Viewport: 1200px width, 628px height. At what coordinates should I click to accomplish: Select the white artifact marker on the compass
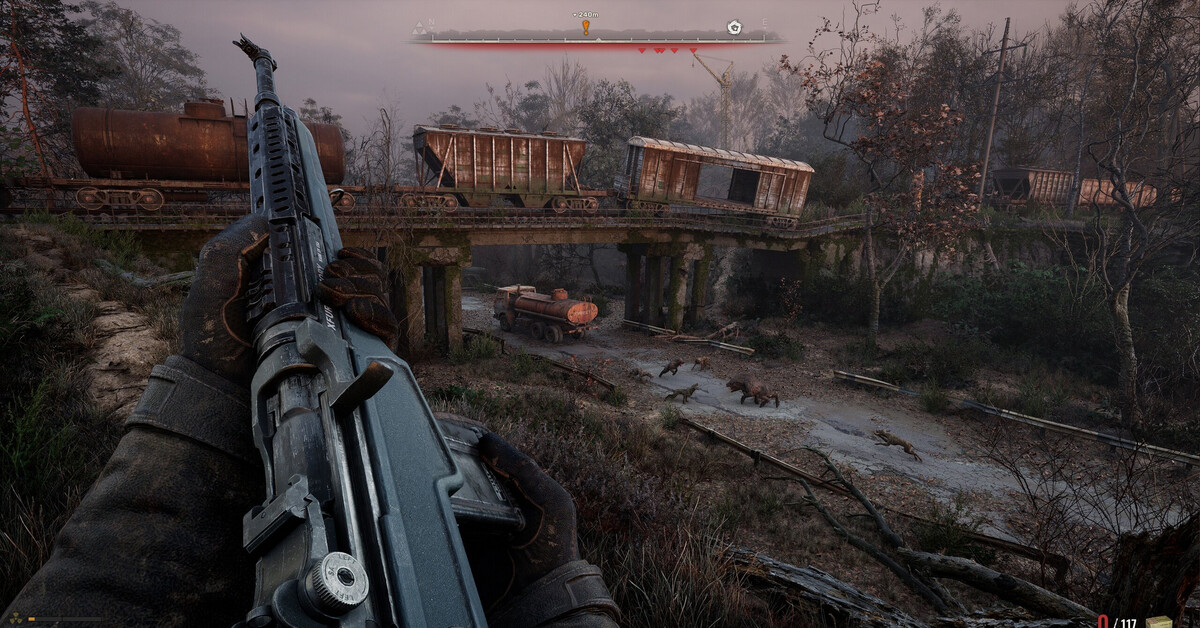click(x=734, y=27)
